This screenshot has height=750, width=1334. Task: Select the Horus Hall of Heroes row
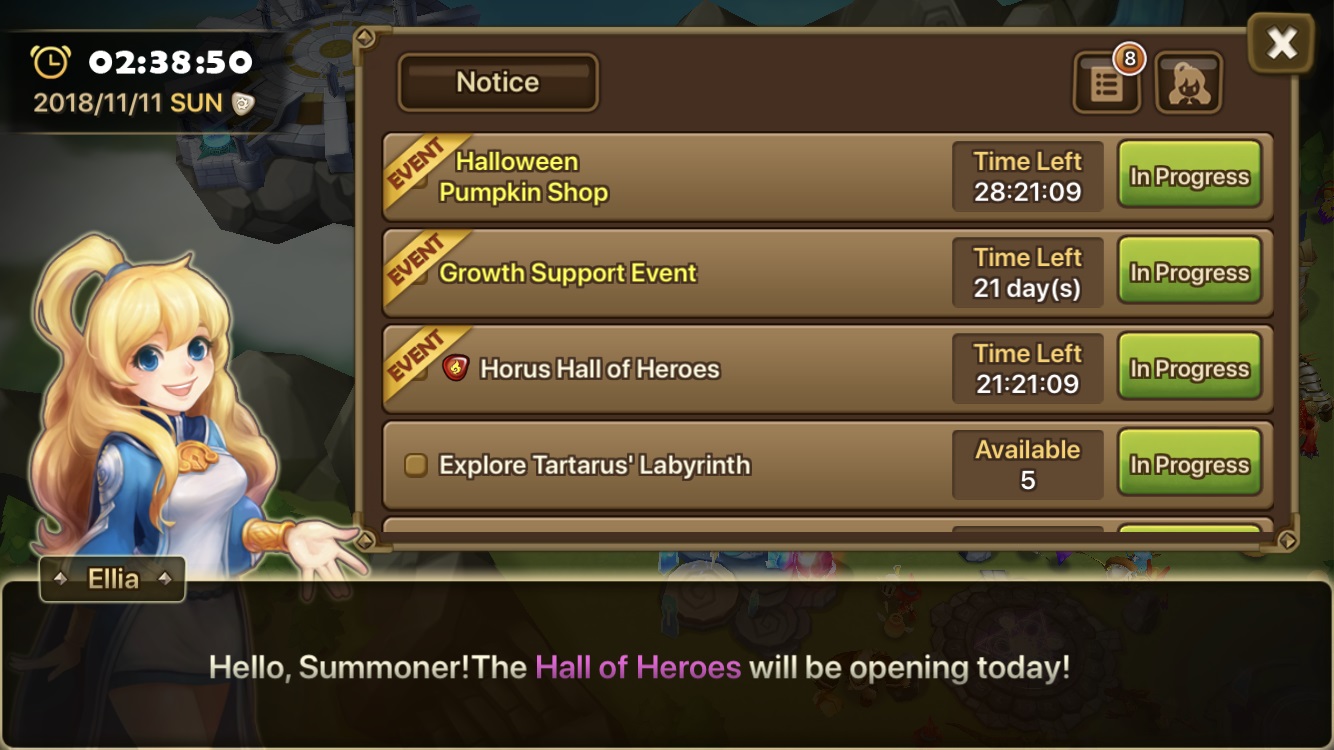pos(660,369)
